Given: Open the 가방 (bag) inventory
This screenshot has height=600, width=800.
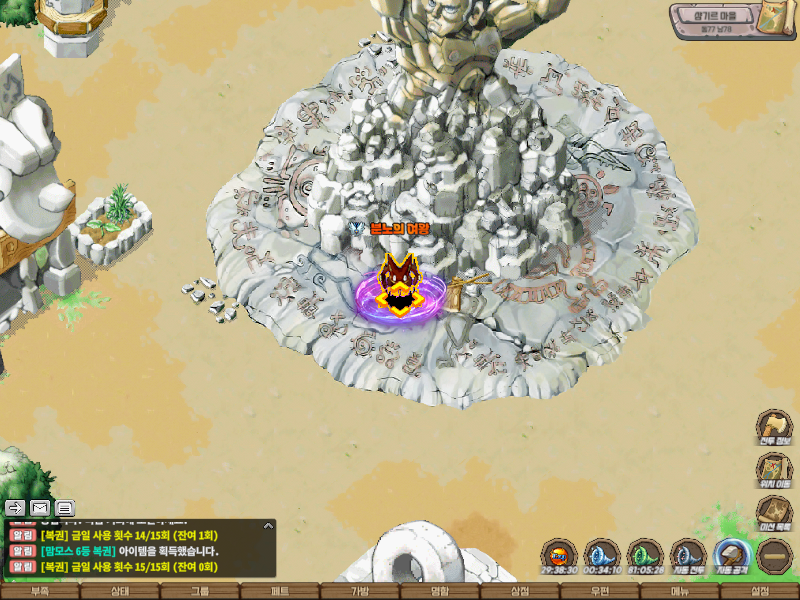Looking at the screenshot, I should (360, 592).
